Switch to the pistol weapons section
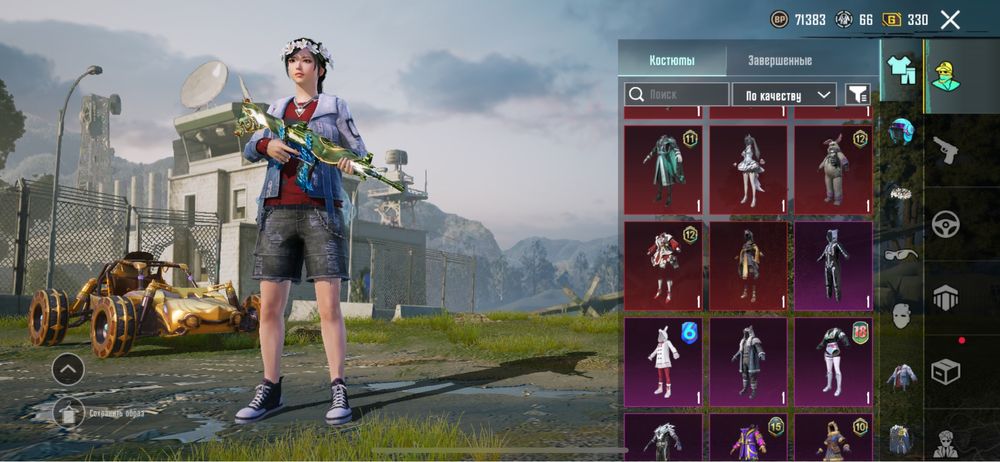The height and width of the screenshot is (462, 1000). pyautogui.click(x=945, y=150)
